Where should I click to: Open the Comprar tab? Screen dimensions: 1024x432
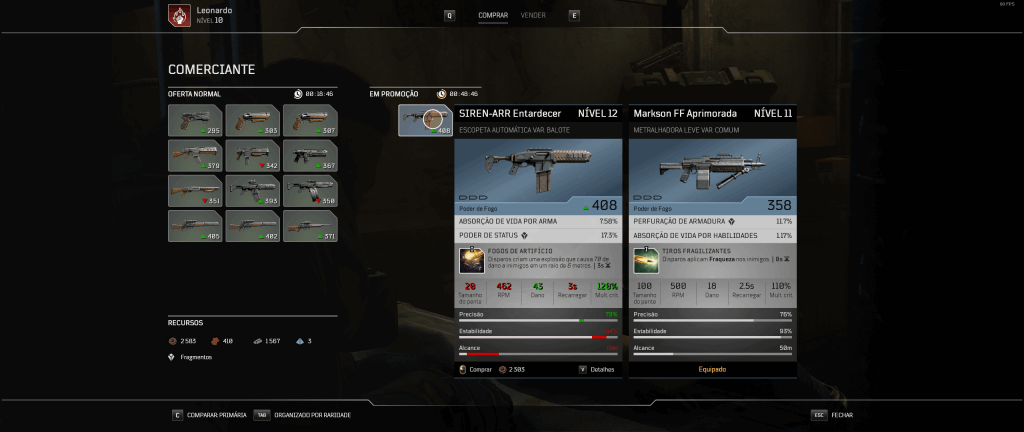coord(493,15)
